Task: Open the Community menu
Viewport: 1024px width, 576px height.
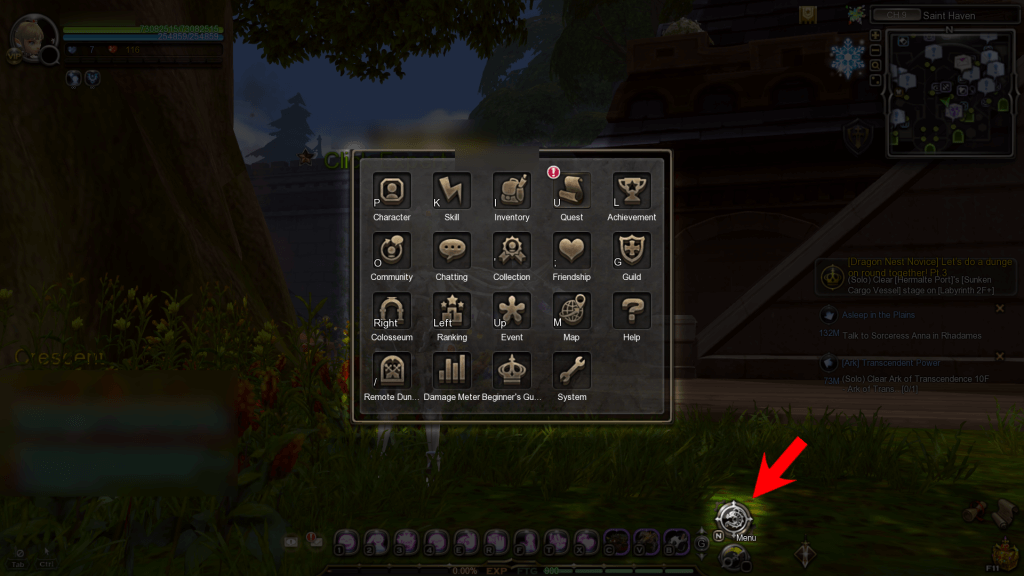Action: point(391,250)
